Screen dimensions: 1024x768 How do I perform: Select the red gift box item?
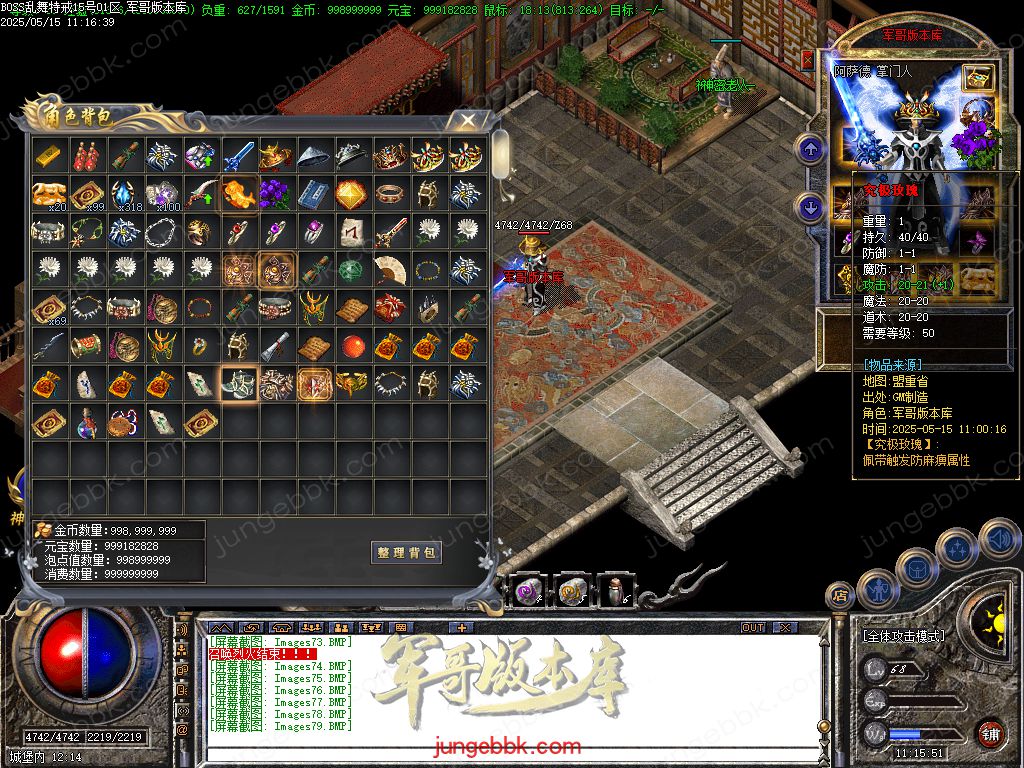(390, 308)
